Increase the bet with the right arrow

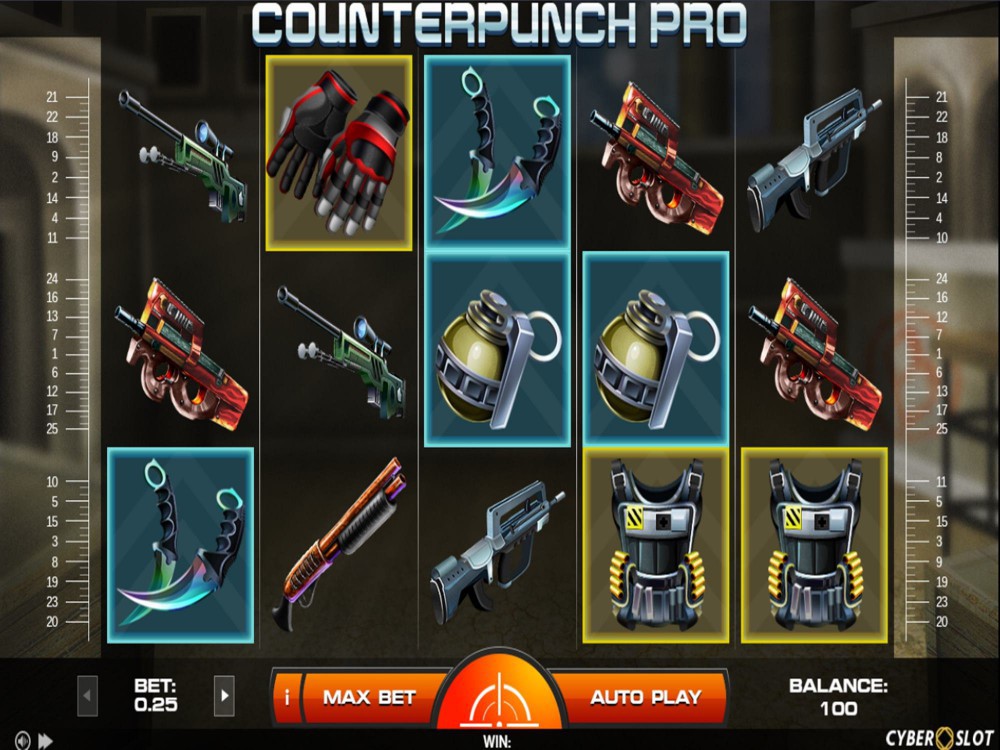(224, 693)
